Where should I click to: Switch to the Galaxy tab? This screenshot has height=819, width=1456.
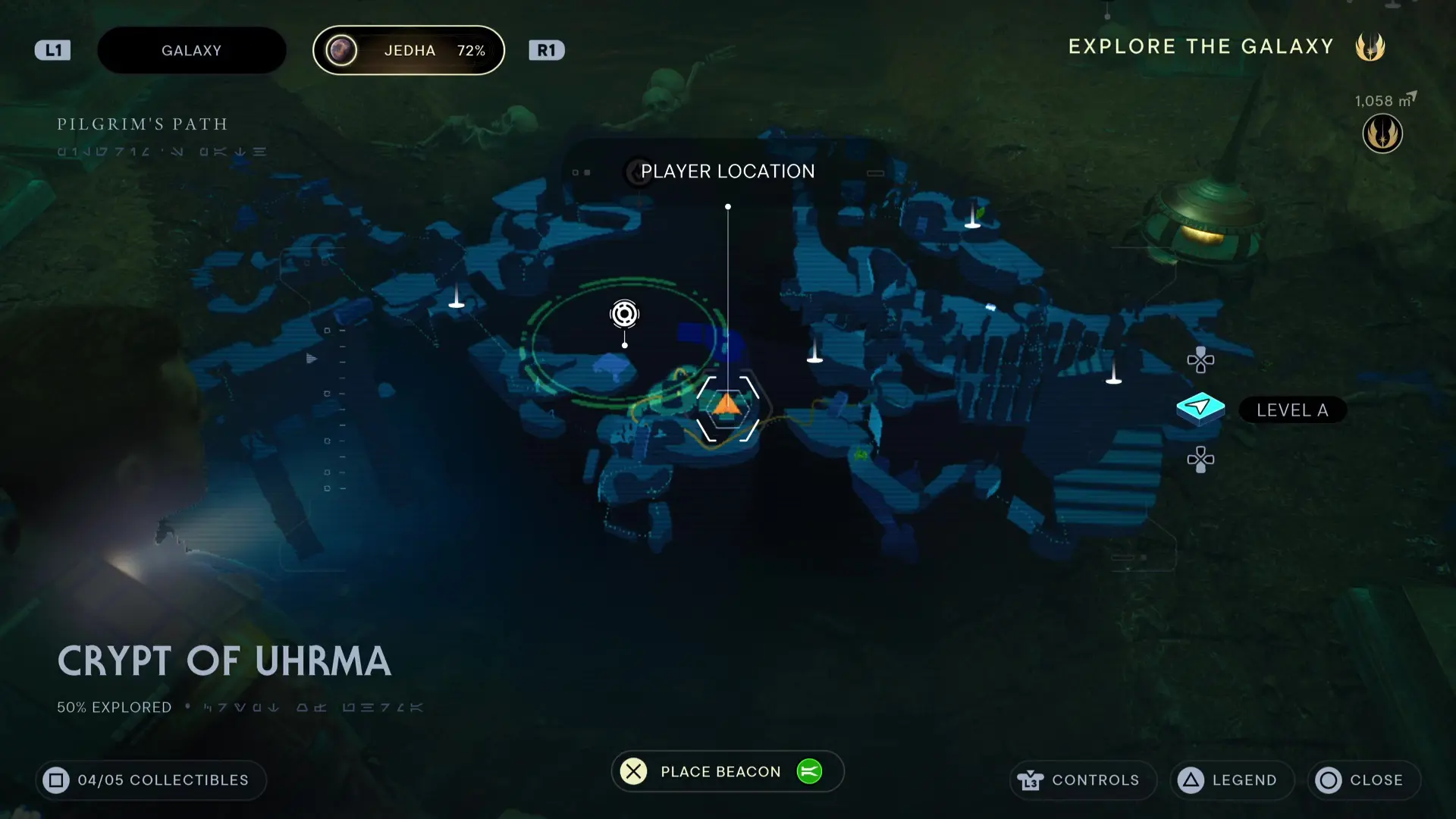[191, 51]
